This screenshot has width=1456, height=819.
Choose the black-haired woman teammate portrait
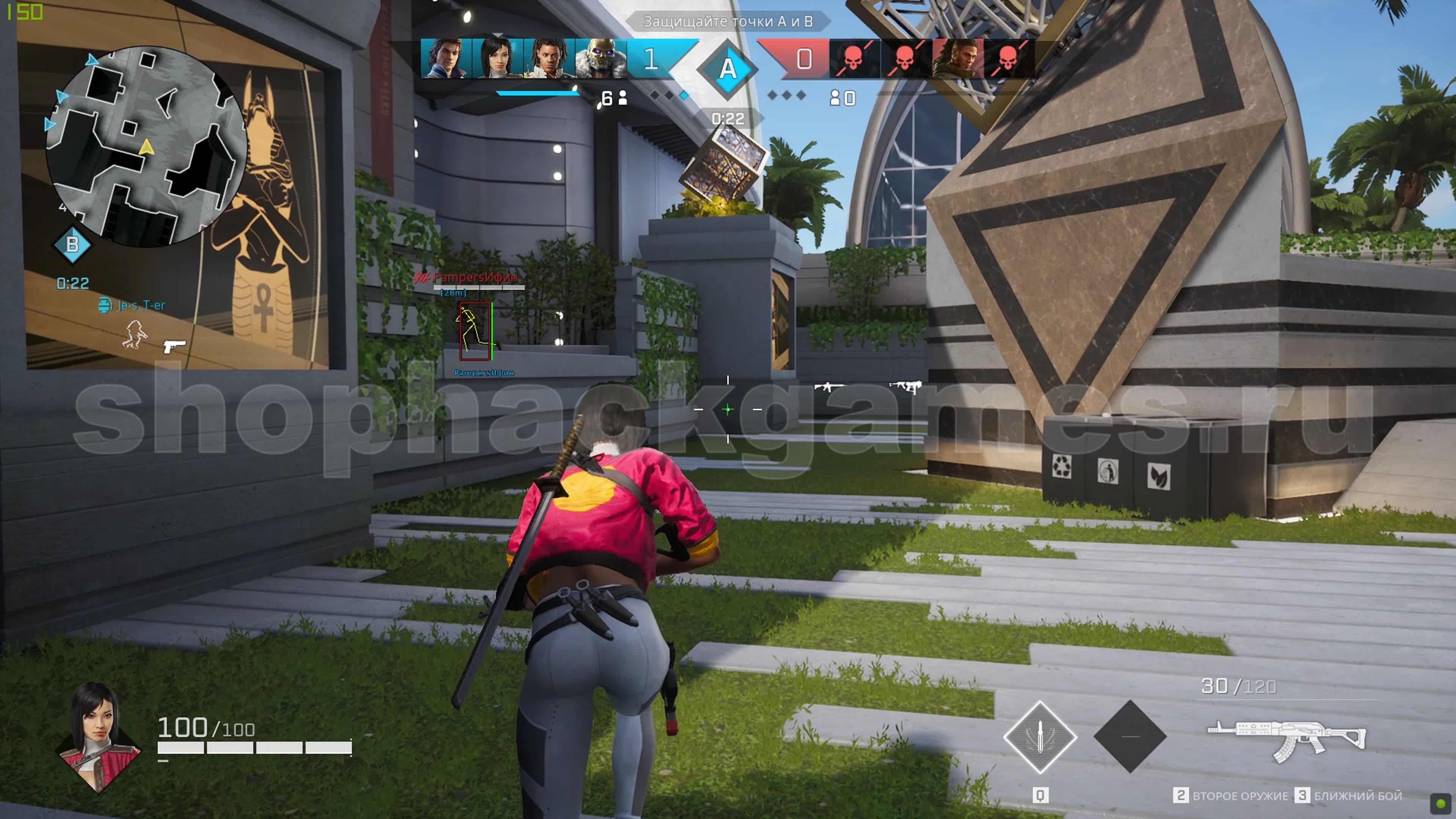tap(497, 58)
